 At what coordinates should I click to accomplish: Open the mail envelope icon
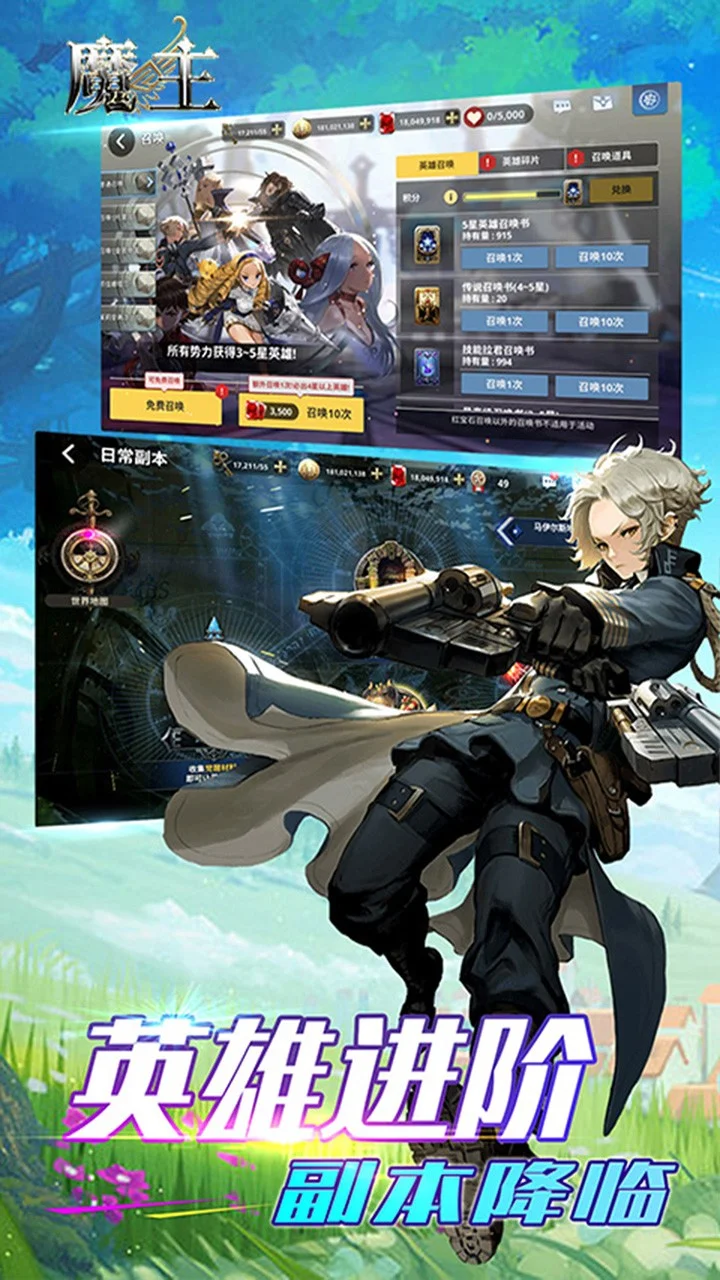click(x=602, y=103)
